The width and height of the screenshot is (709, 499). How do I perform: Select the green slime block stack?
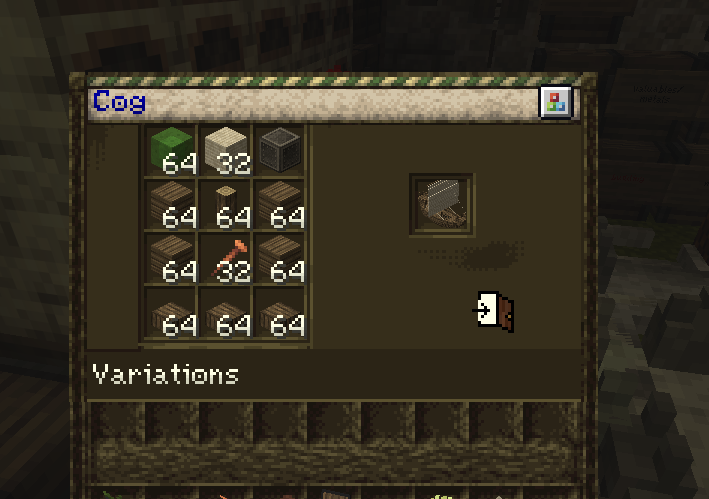173,151
